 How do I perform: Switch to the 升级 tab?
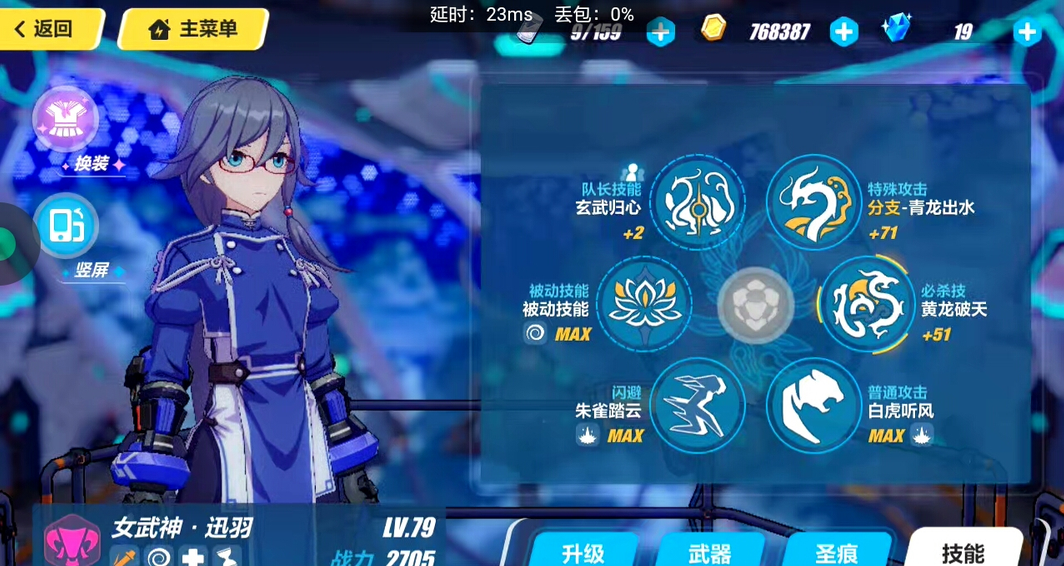click(583, 551)
